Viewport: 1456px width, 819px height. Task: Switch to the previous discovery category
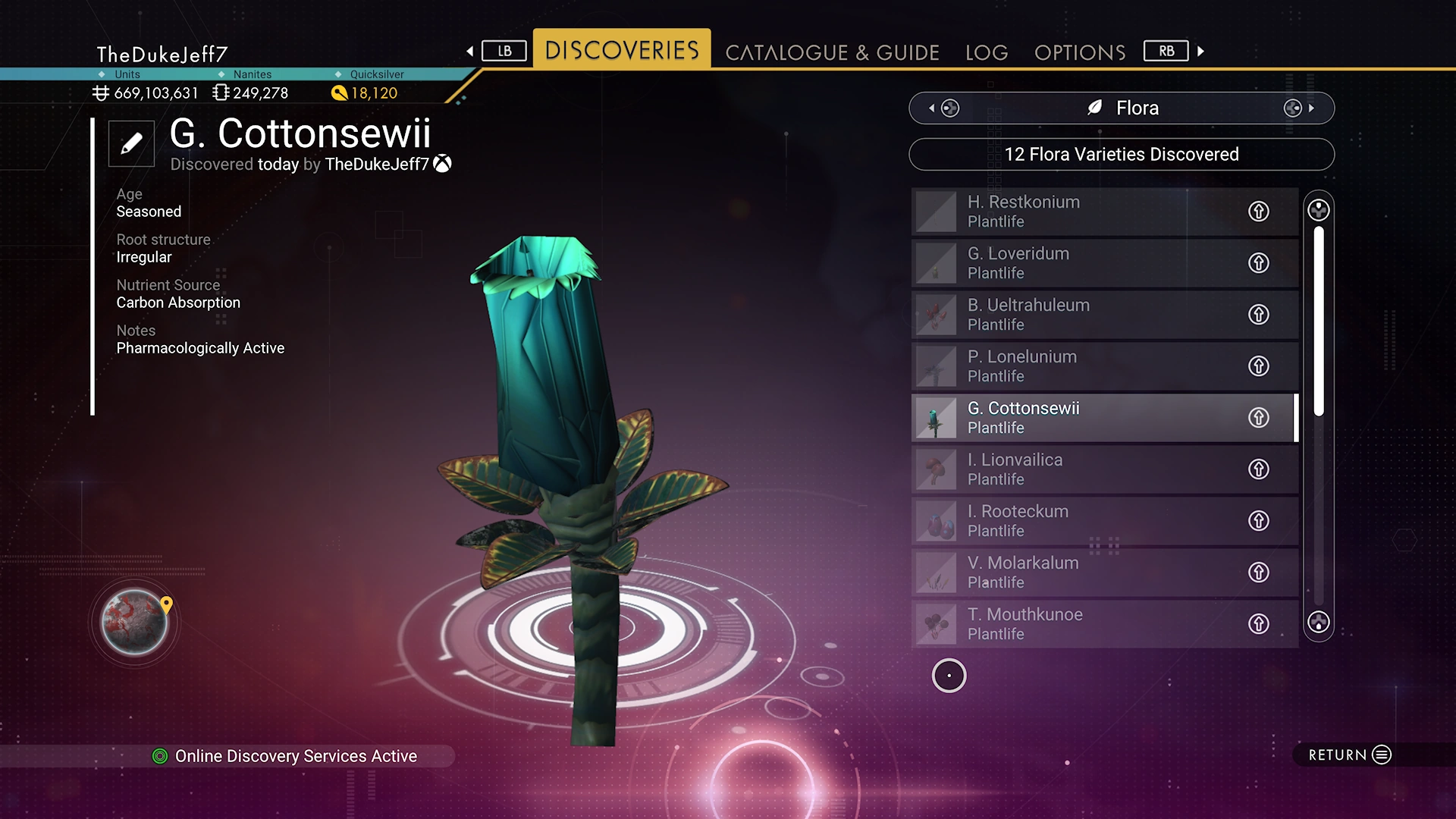pyautogui.click(x=943, y=108)
